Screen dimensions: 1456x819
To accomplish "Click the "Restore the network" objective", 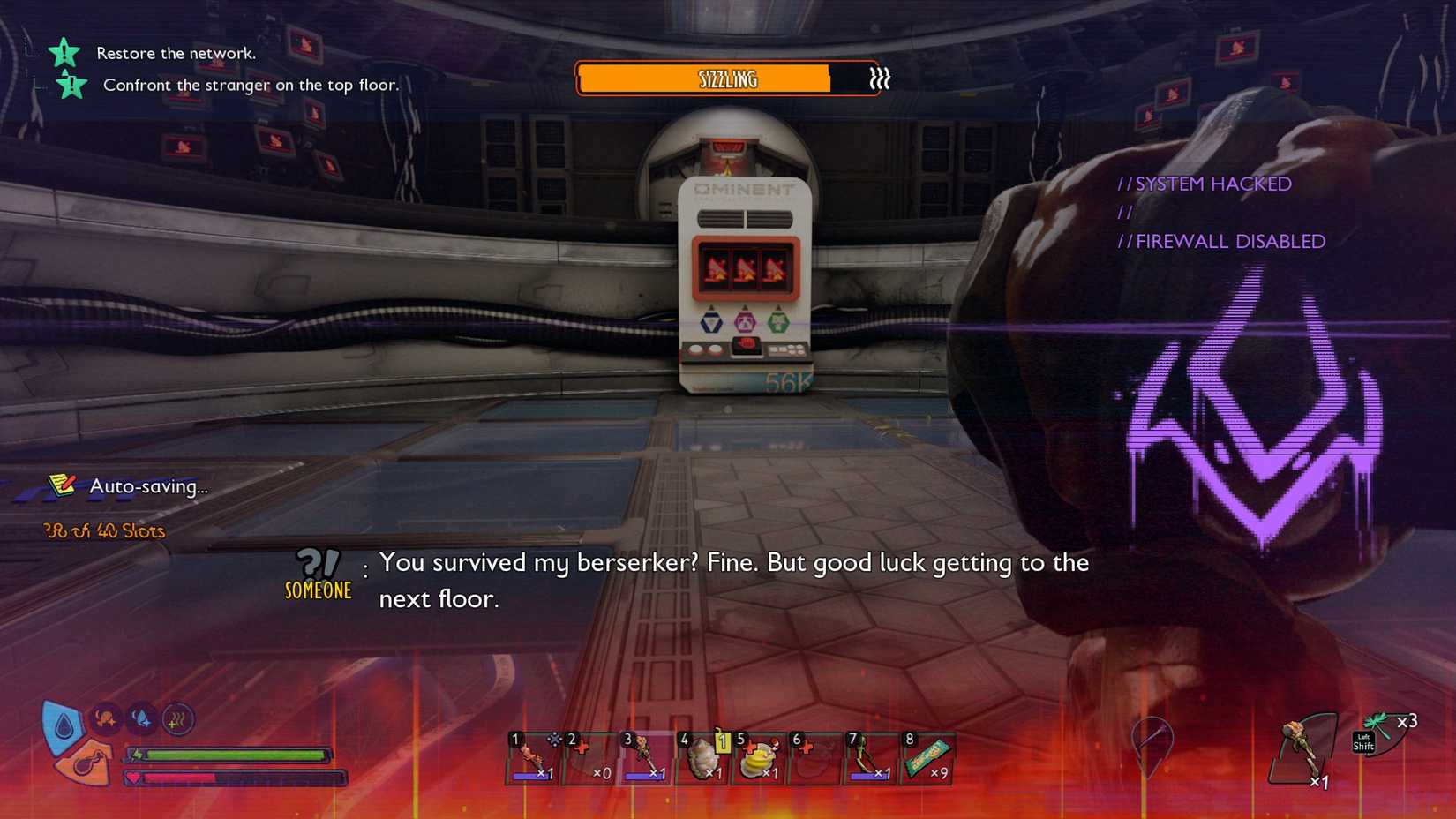I will [x=176, y=53].
